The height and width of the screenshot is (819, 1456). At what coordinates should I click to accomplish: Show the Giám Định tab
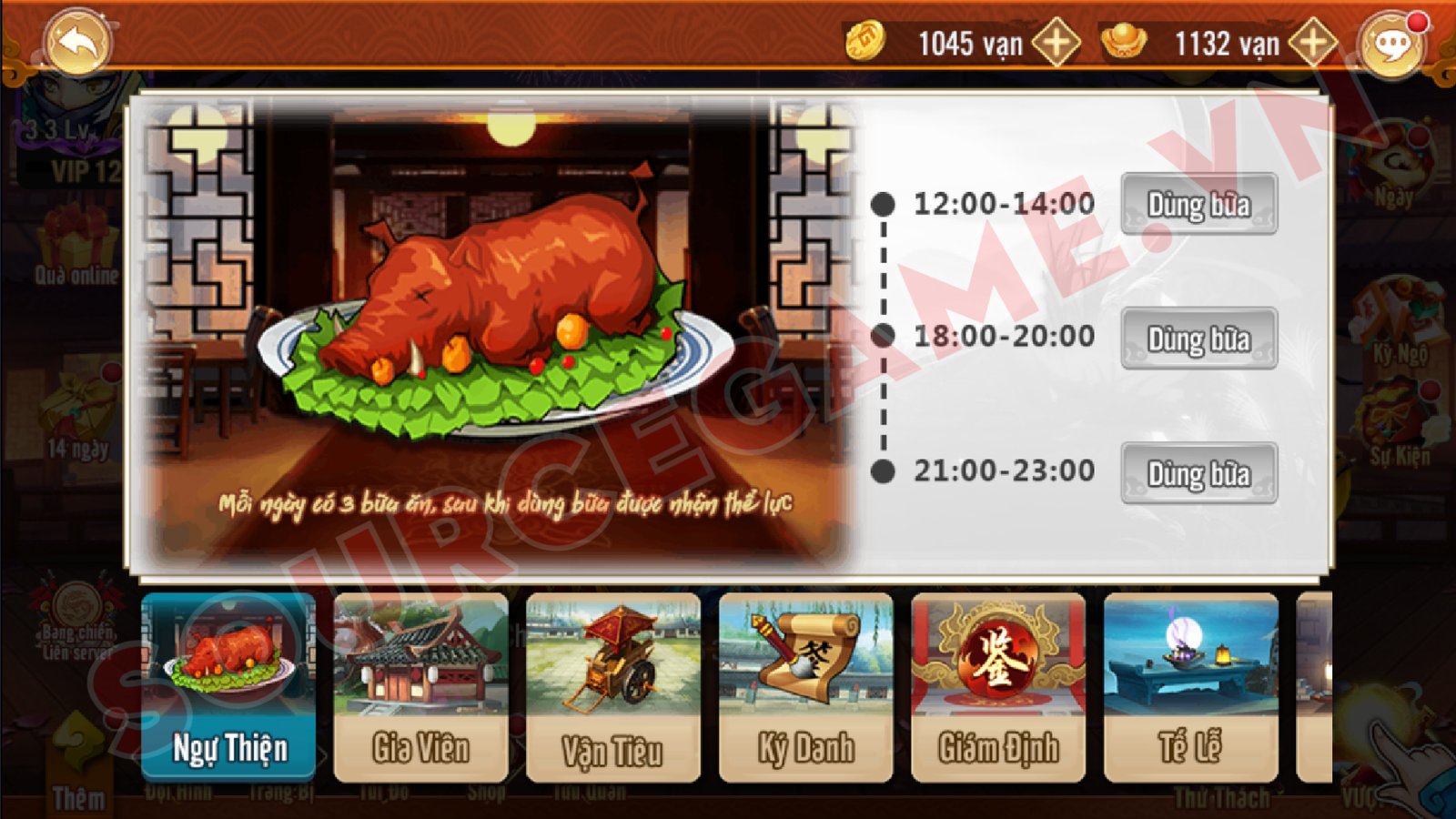coord(998,687)
